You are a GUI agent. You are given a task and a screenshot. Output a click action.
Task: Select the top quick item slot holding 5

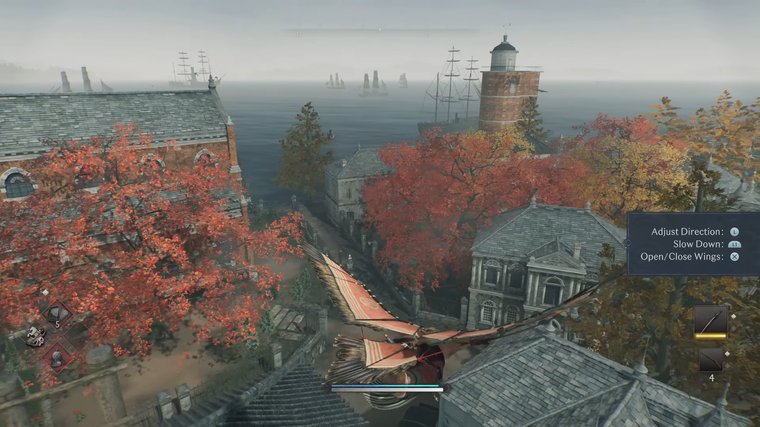pyautogui.click(x=57, y=312)
